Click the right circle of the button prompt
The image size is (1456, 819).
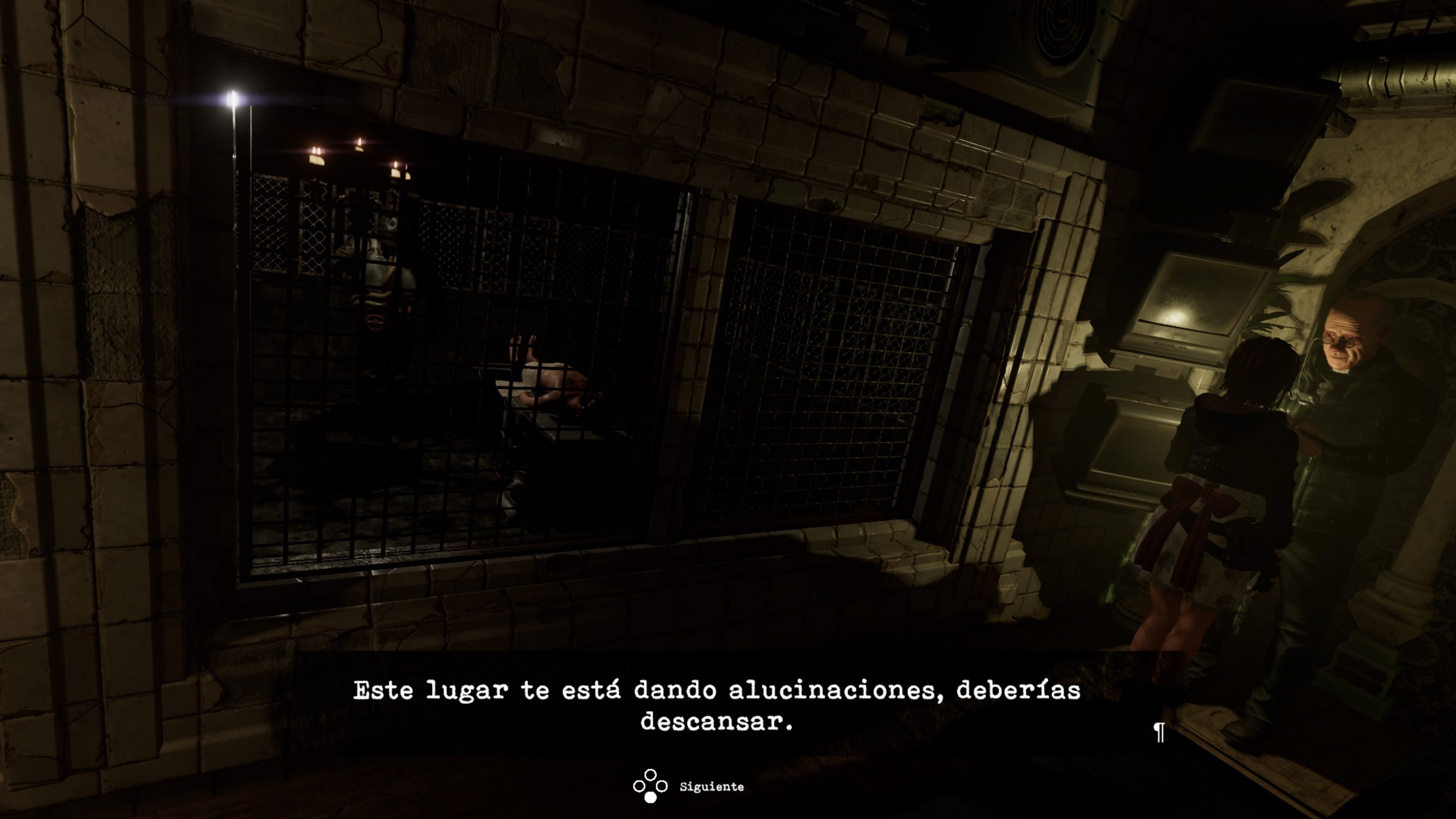662,786
